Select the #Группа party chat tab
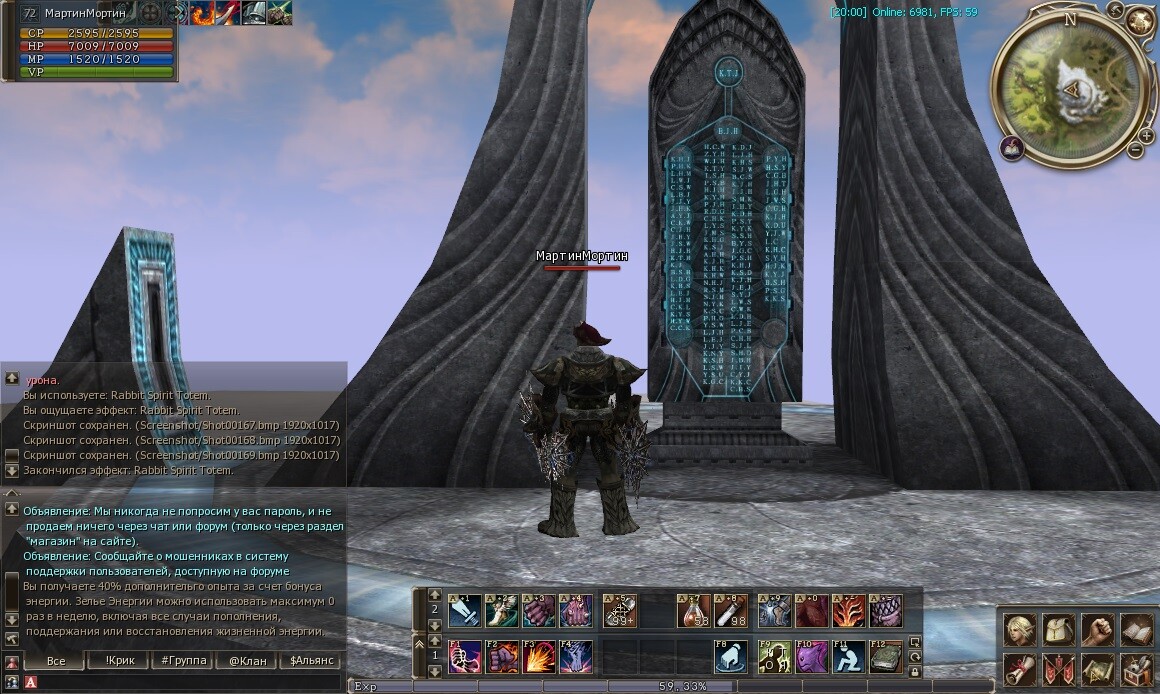 pyautogui.click(x=183, y=661)
